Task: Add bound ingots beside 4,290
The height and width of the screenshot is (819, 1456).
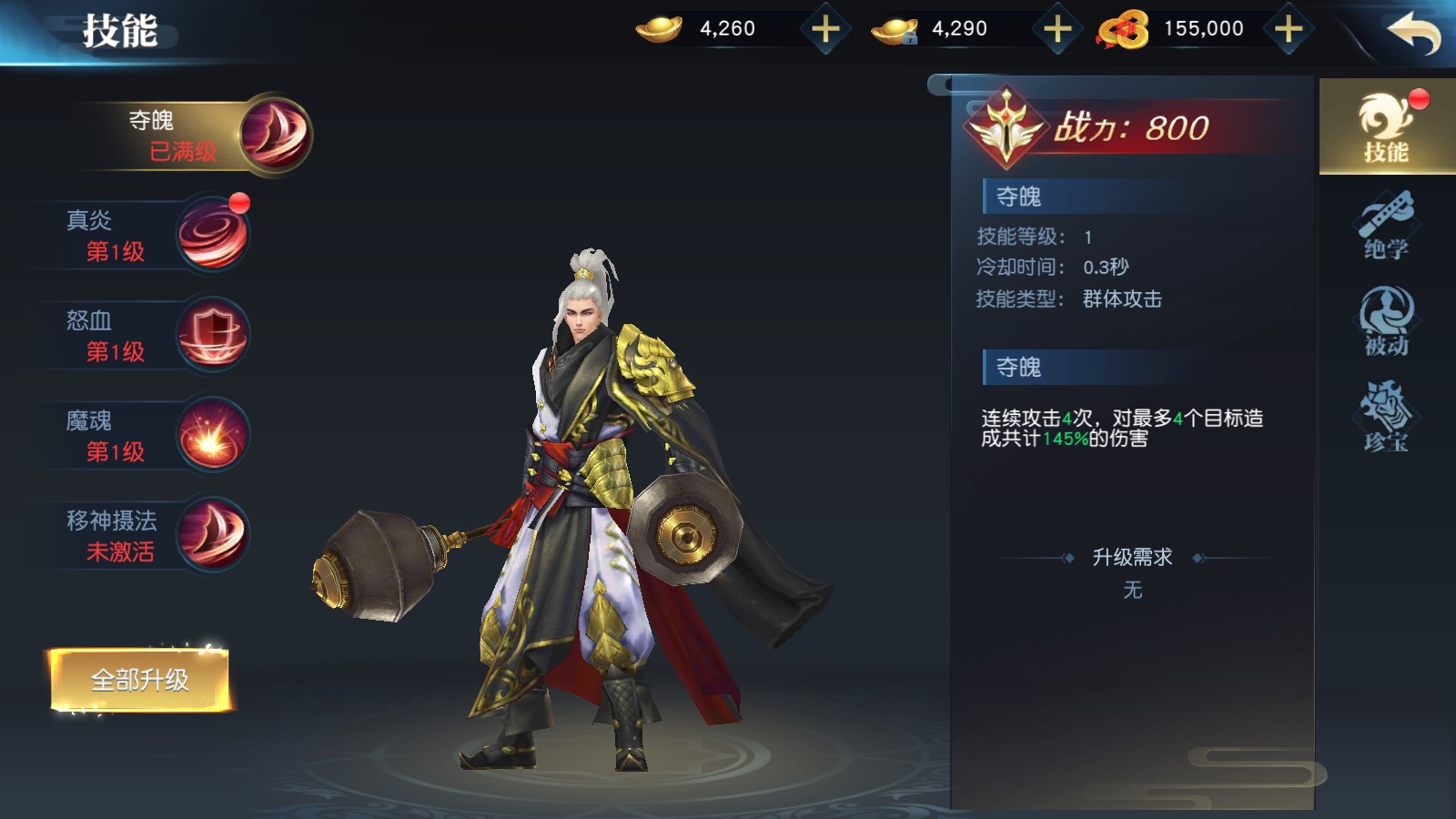Action: (x=1057, y=29)
